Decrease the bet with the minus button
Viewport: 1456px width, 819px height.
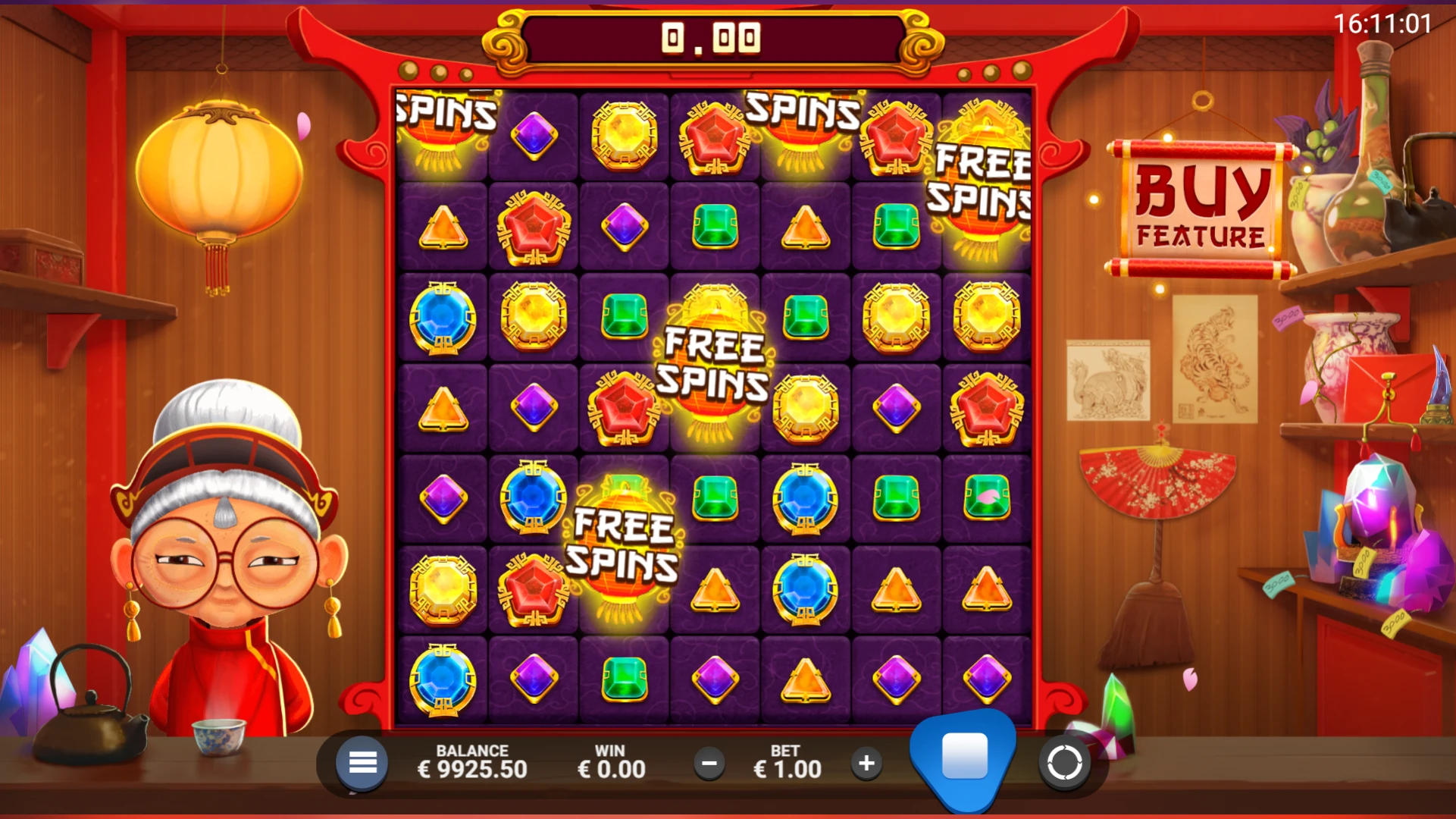[x=710, y=764]
